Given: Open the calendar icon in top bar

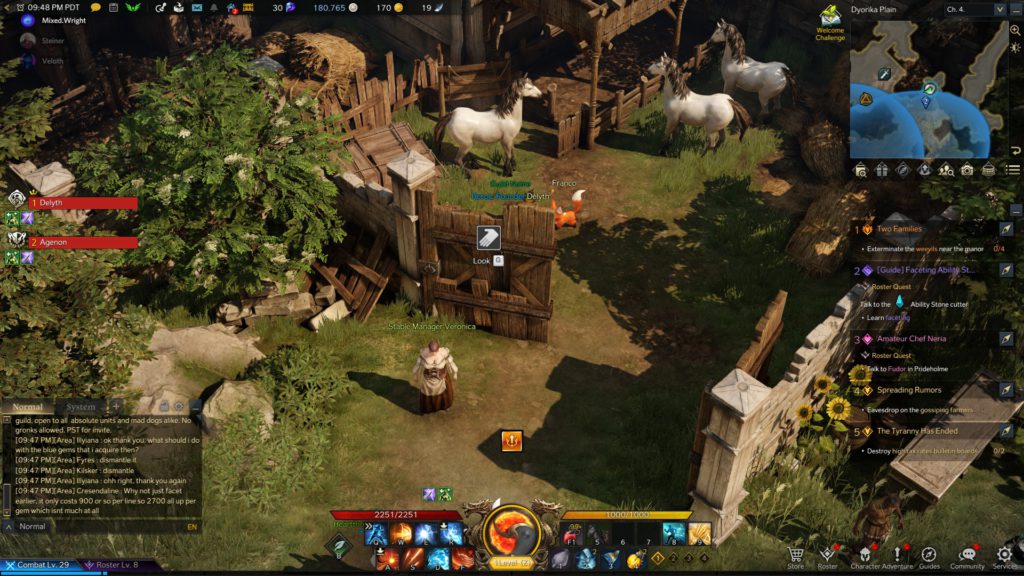Looking at the screenshot, I should pos(110,8).
